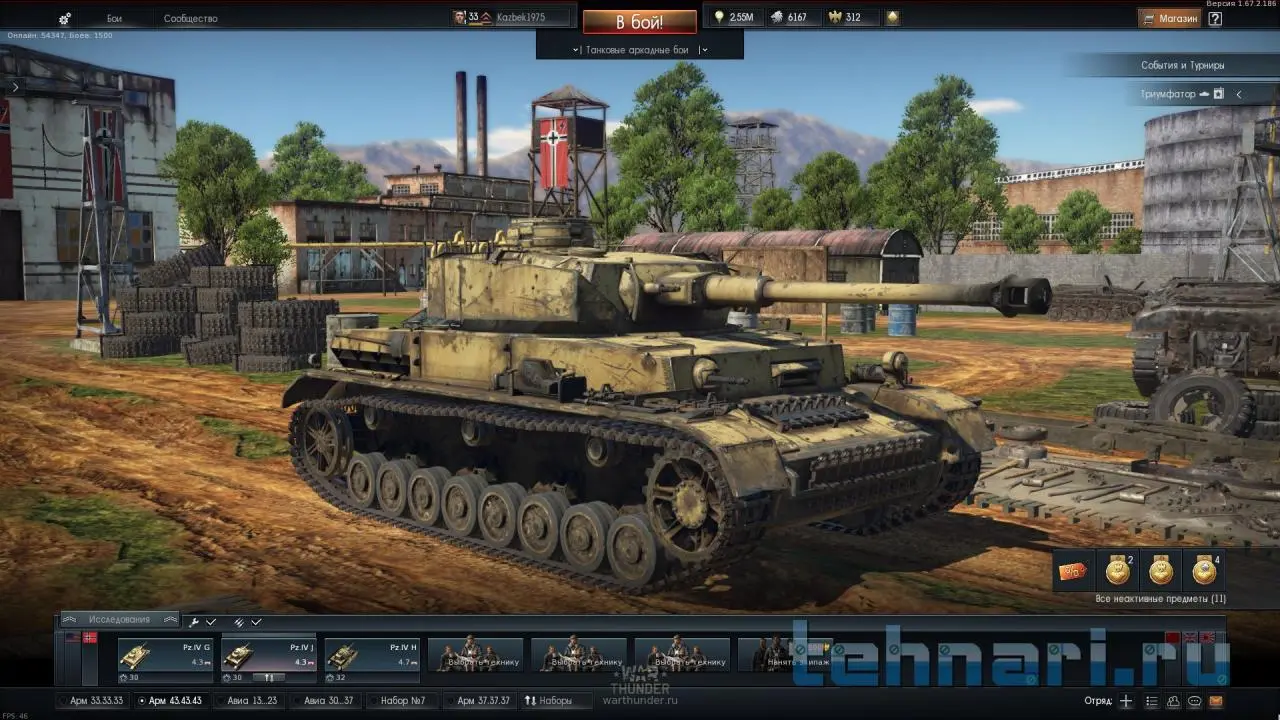The height and width of the screenshot is (720, 1280).
Task: Choose the Набор №7 preset
Action: point(403,701)
